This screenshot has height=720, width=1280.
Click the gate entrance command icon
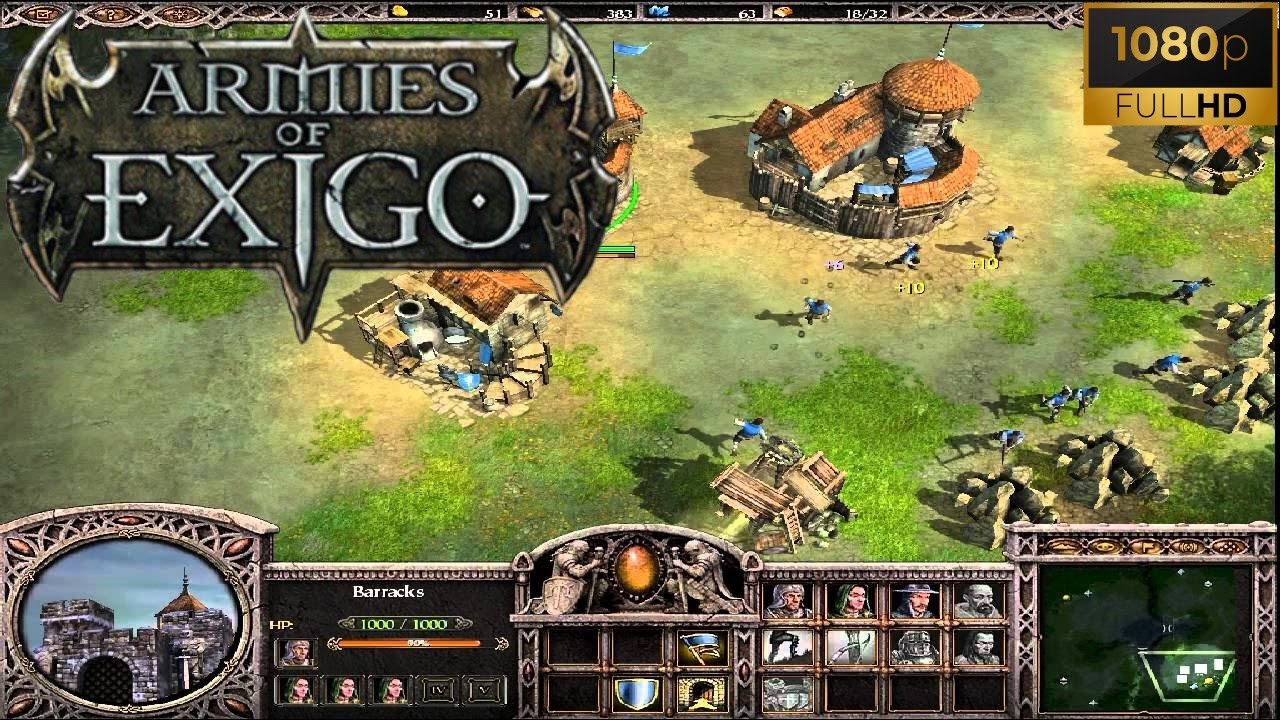click(x=702, y=692)
